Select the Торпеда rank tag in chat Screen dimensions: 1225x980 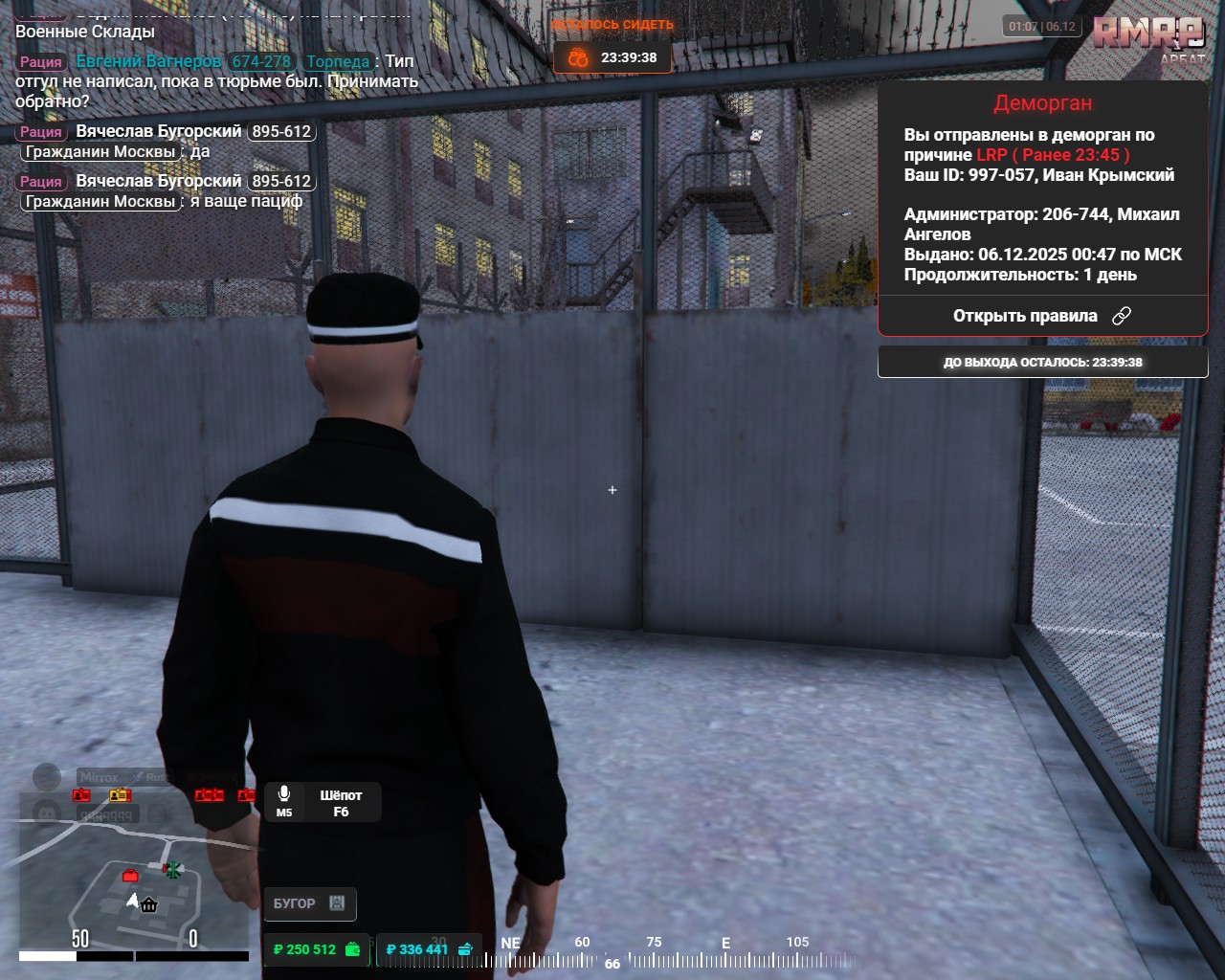coord(338,61)
